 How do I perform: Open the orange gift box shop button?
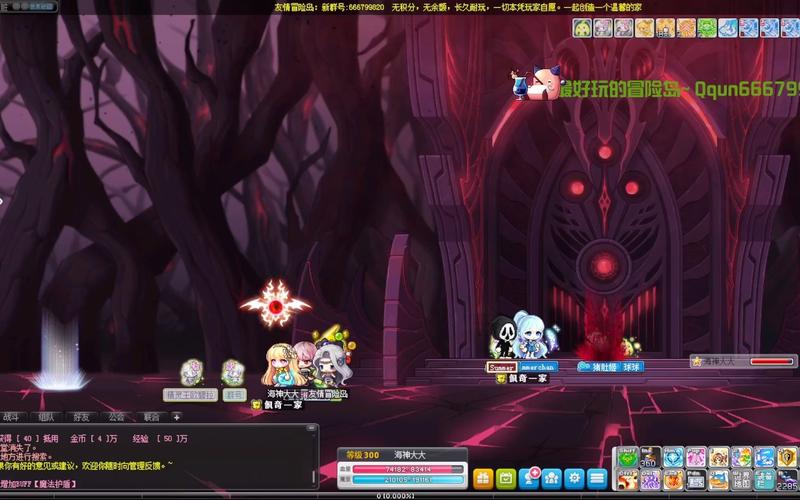click(483, 477)
